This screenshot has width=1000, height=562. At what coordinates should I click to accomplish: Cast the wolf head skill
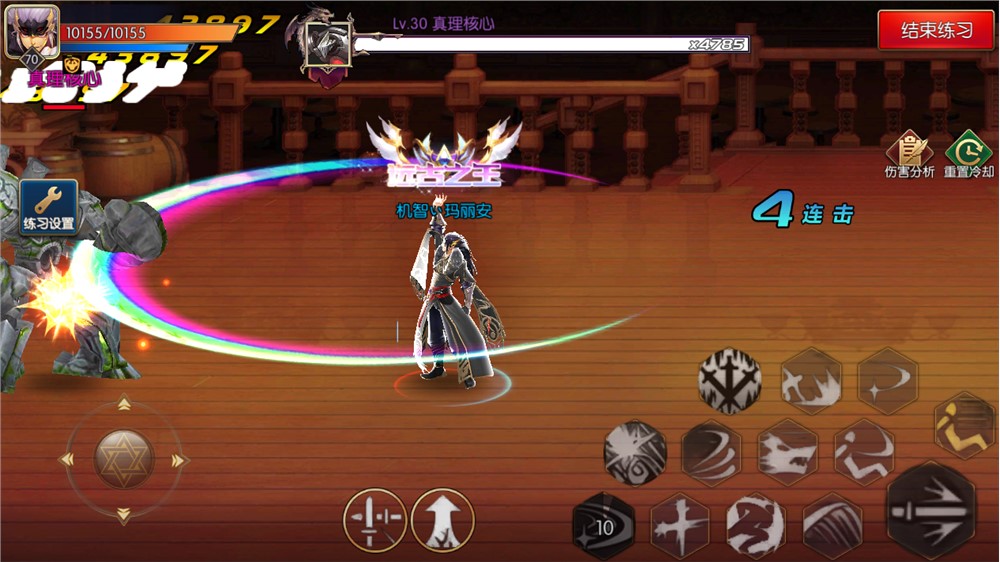tap(788, 451)
